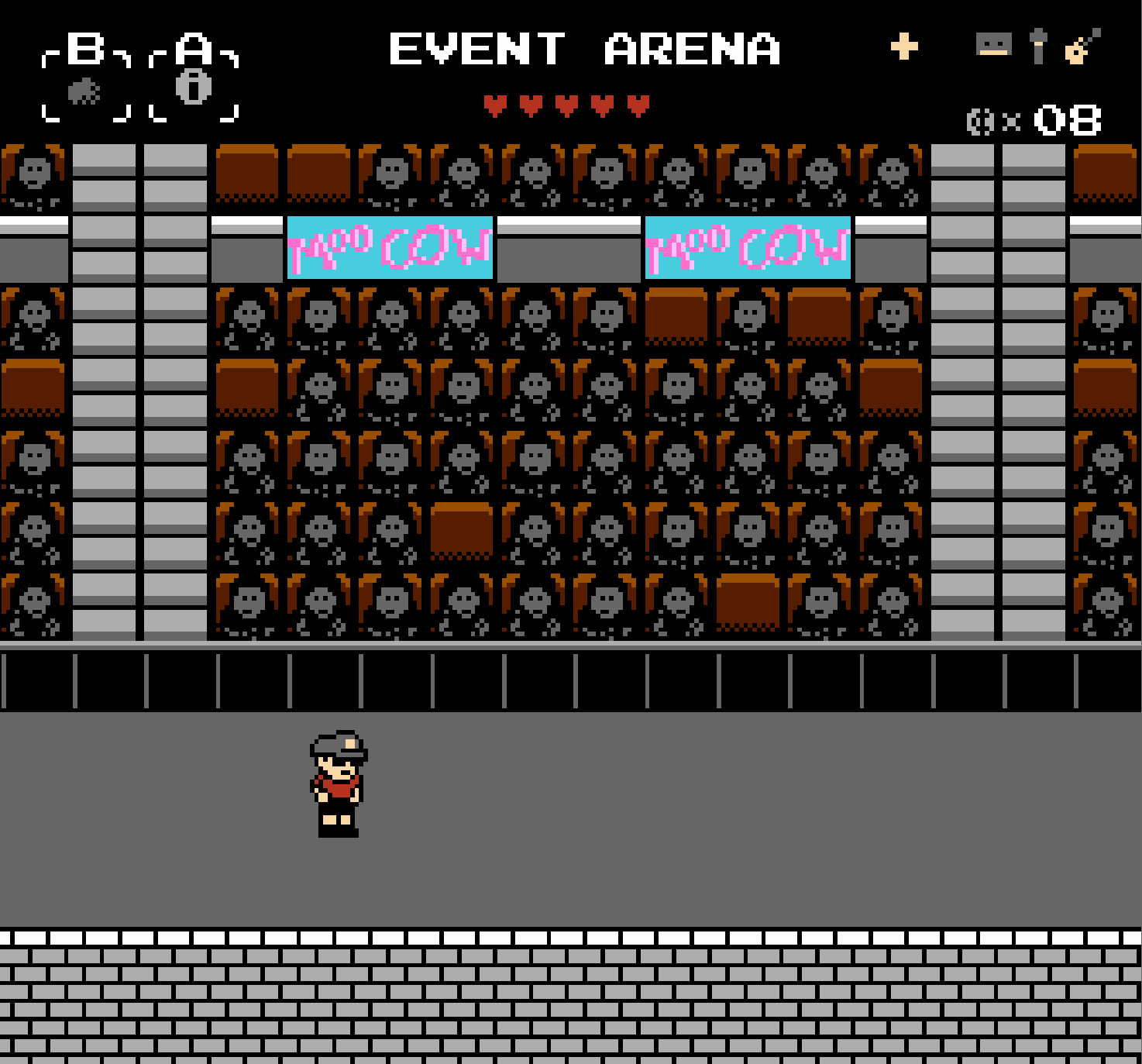Click the tan plus icon
This screenshot has width=1142, height=1064.
[904, 46]
